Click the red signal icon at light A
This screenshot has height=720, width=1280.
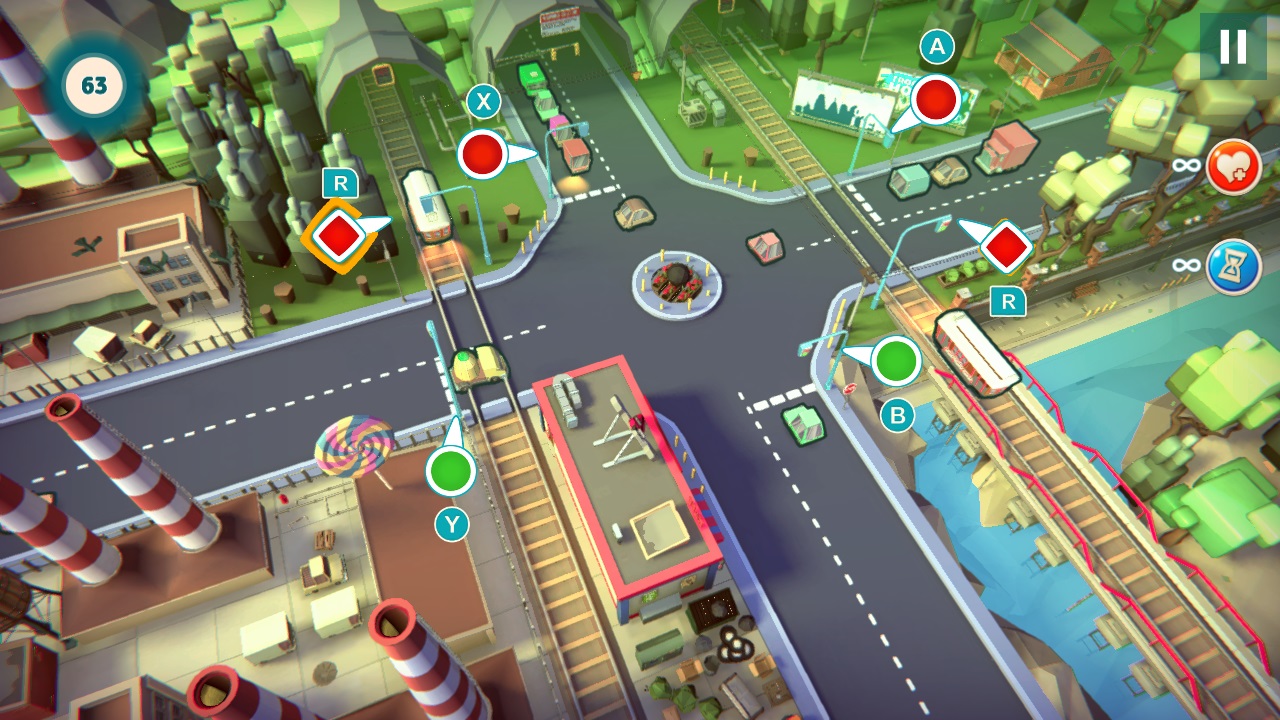click(x=934, y=100)
